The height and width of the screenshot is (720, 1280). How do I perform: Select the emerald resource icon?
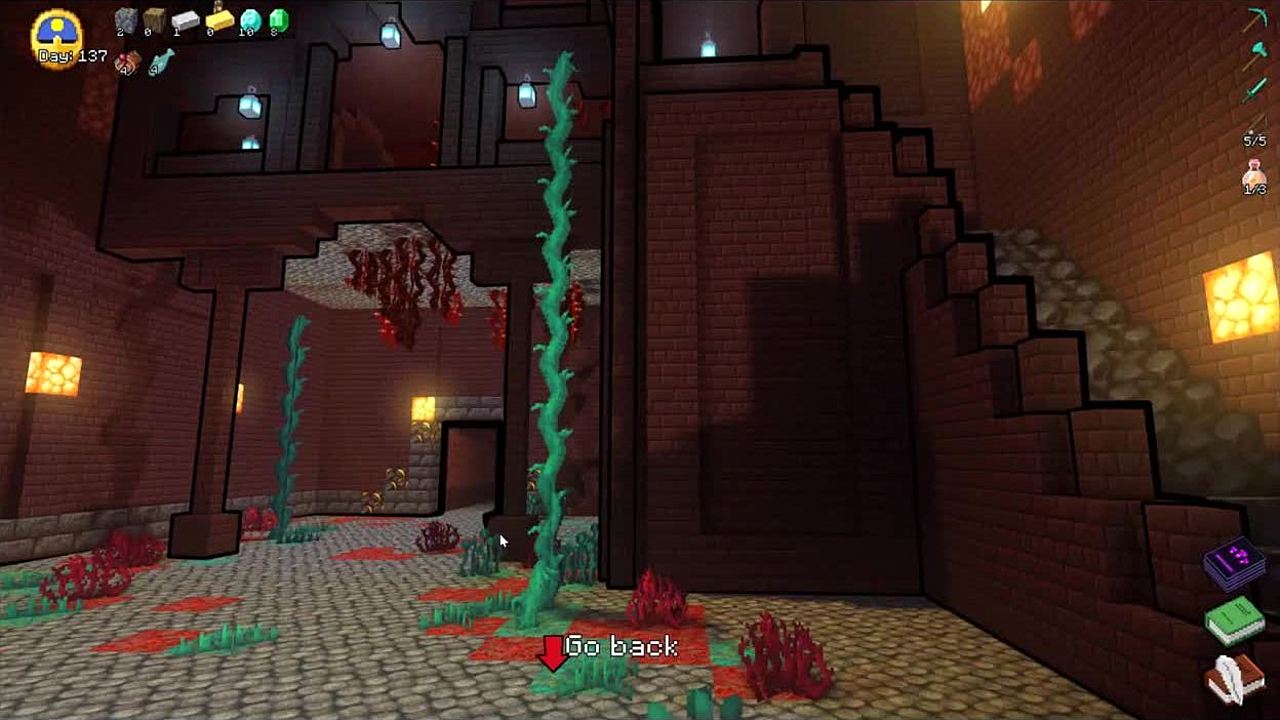278,20
